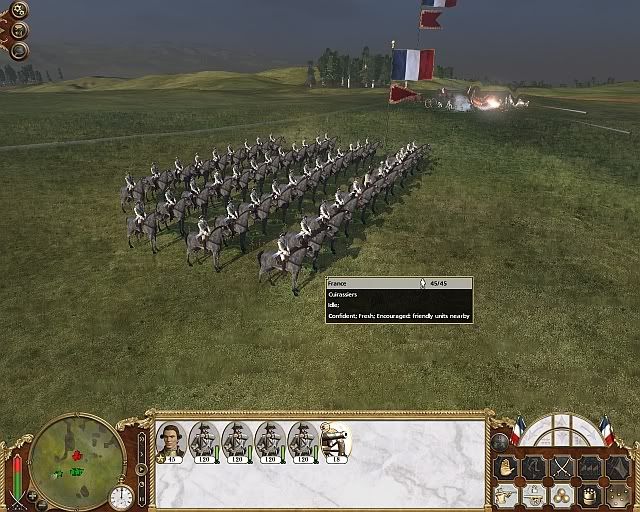Toggle the running figure run order

[x=535, y=468]
